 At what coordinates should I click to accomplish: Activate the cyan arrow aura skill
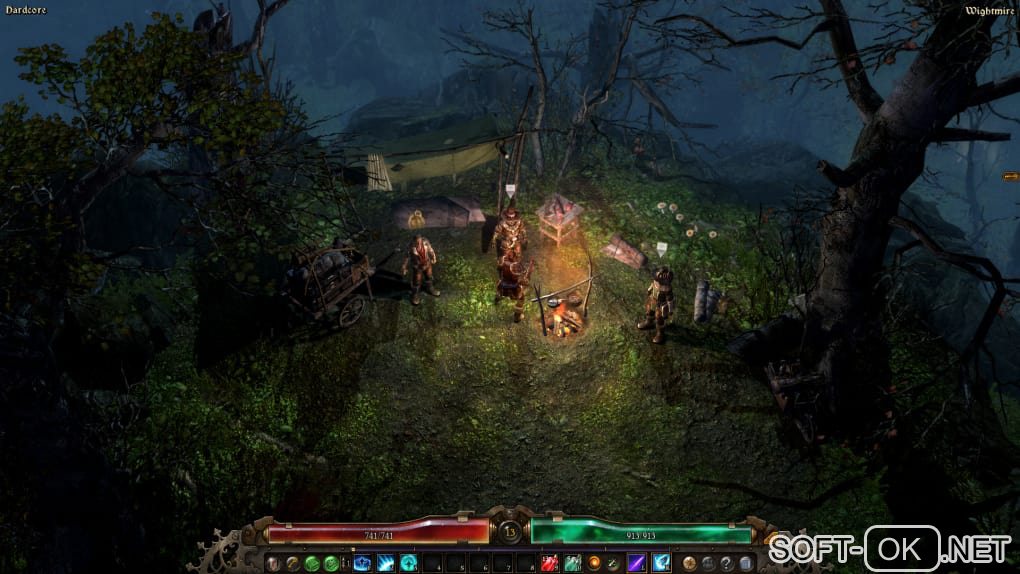pos(408,564)
